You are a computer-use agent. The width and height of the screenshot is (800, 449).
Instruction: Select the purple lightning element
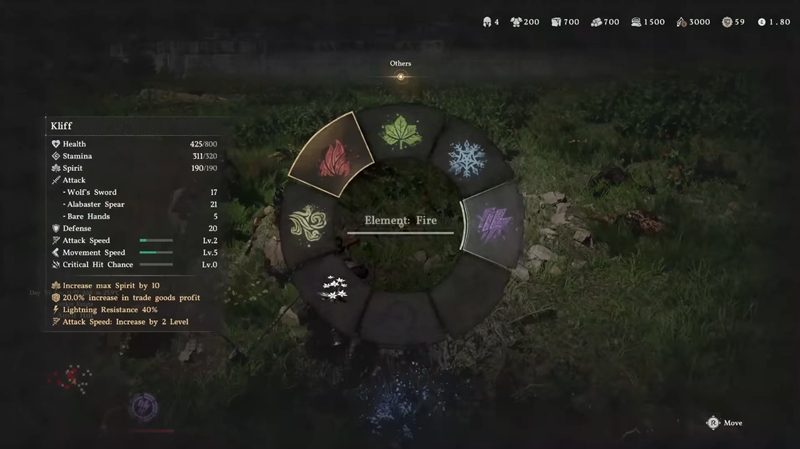491,221
